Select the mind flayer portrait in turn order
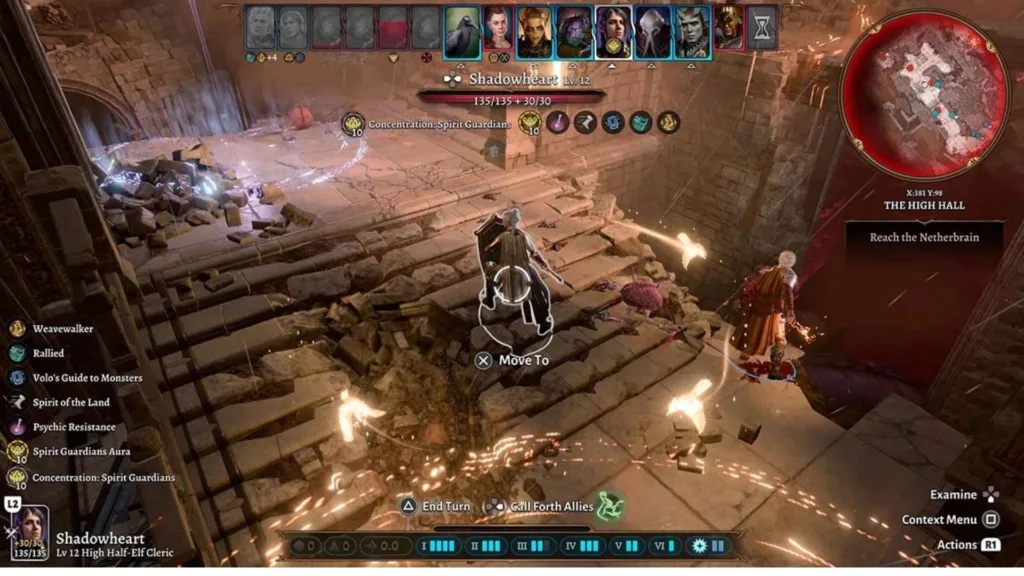 pyautogui.click(x=653, y=31)
